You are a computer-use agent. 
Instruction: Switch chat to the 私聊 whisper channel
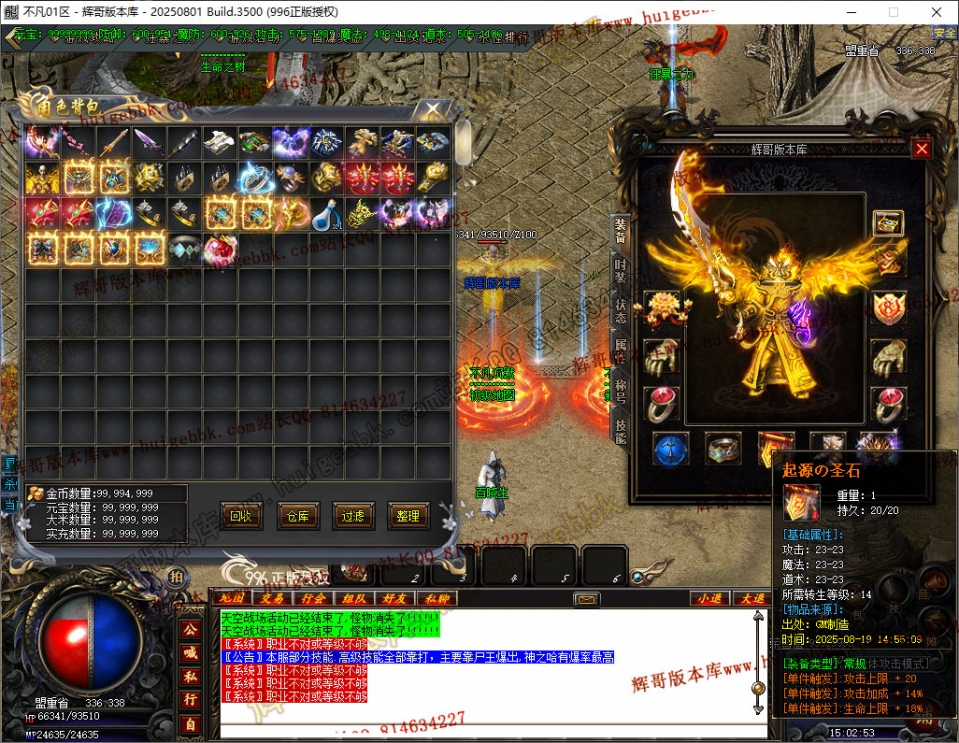439,598
